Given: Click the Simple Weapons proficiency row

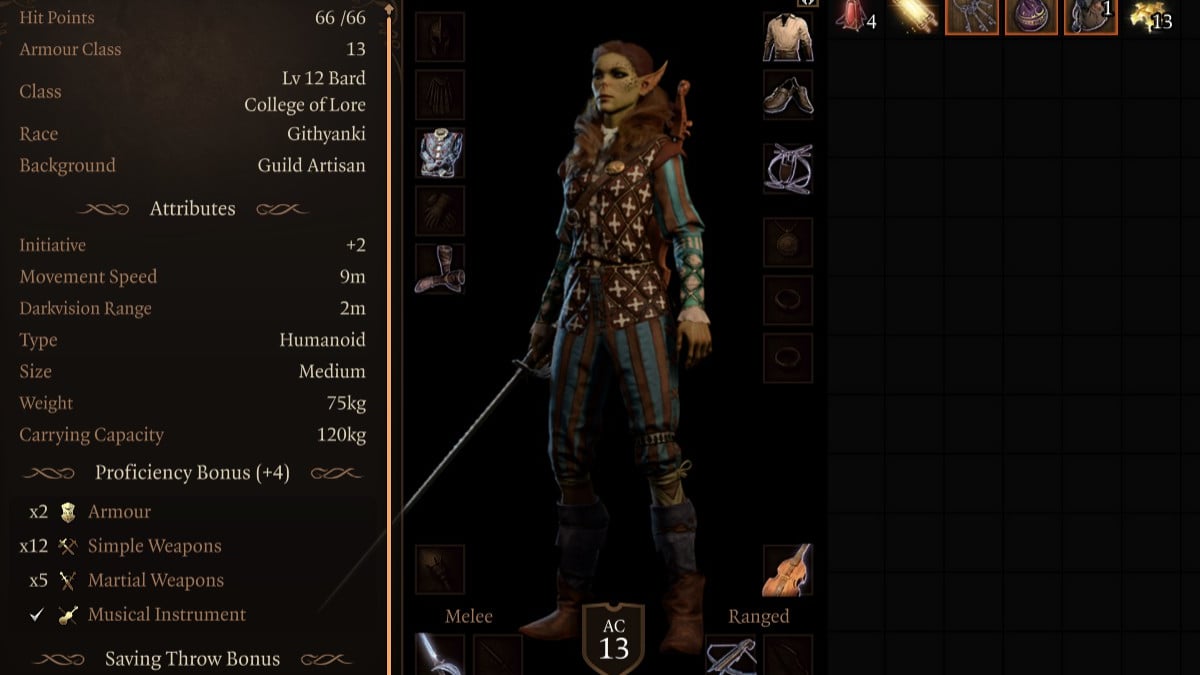Looking at the screenshot, I should 154,546.
